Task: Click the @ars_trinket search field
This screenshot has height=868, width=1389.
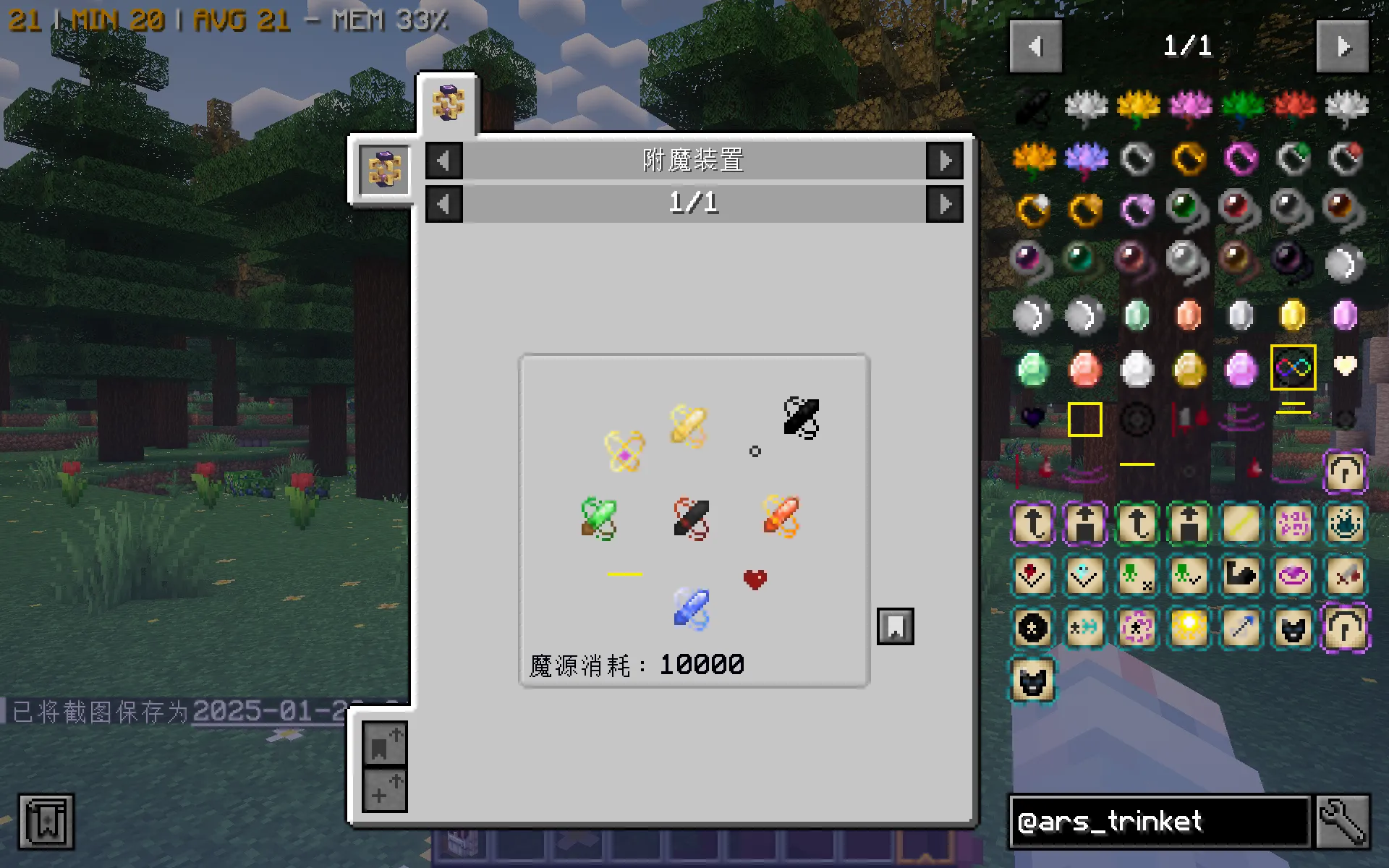Action: point(1157,822)
